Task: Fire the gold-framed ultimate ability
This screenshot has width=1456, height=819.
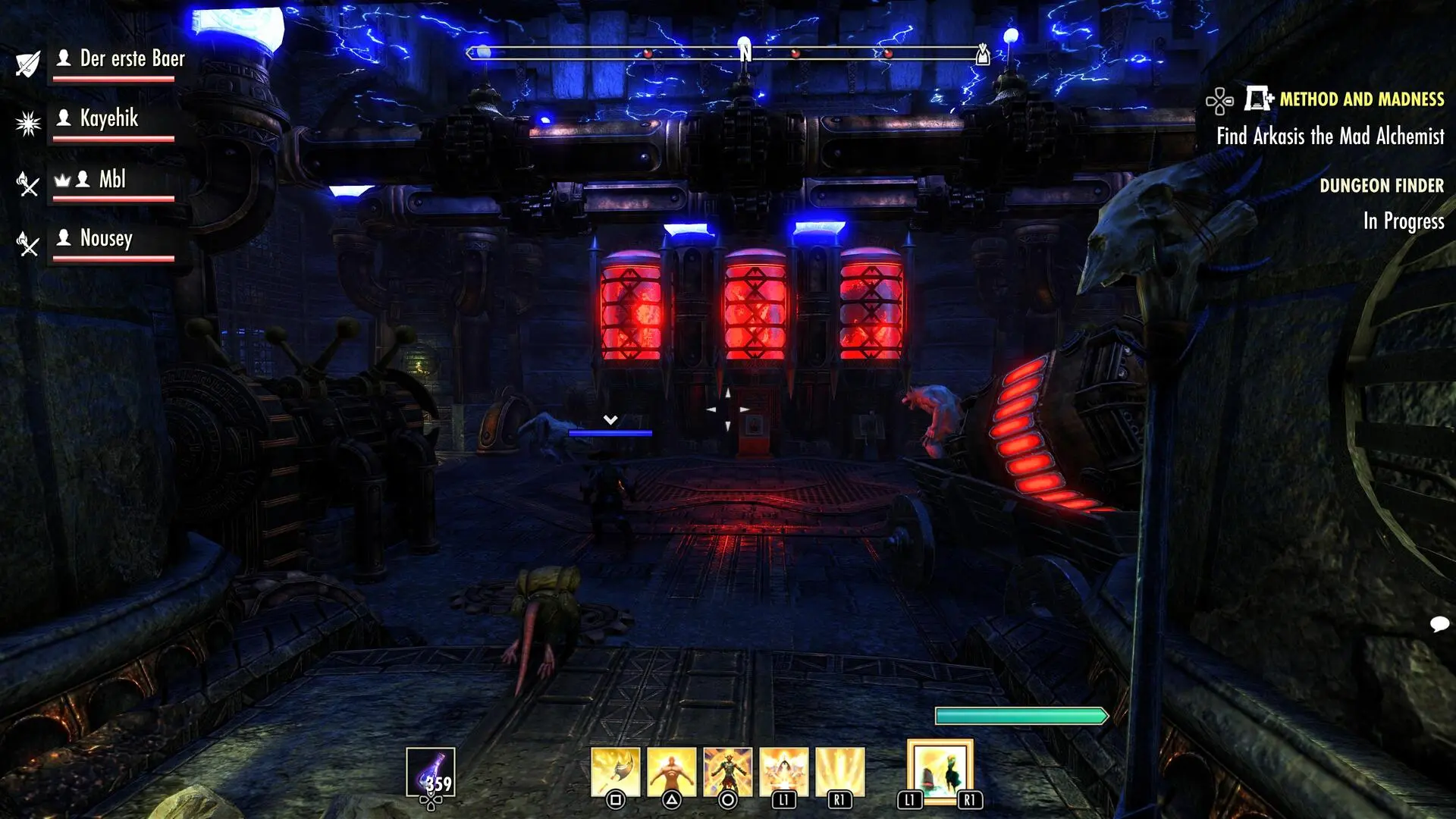Action: [x=940, y=771]
